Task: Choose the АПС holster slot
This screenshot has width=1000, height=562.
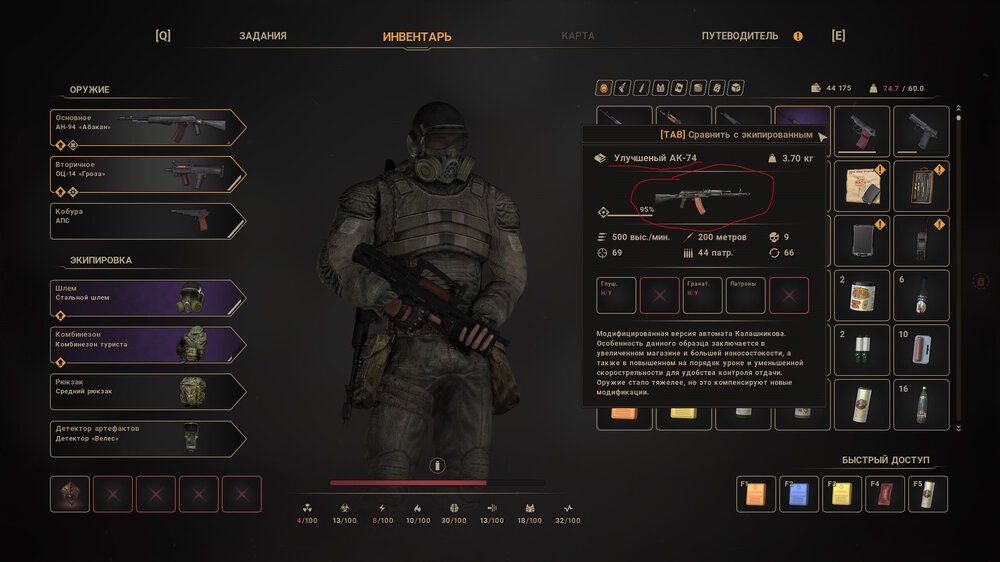Action: coord(148,221)
